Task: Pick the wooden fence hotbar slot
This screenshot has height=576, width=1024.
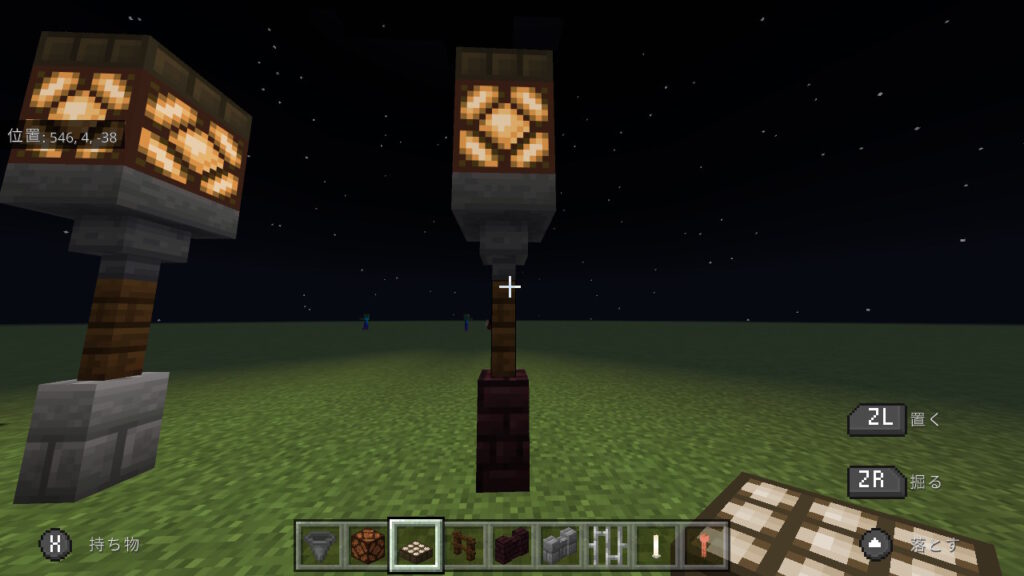Action: (462, 546)
